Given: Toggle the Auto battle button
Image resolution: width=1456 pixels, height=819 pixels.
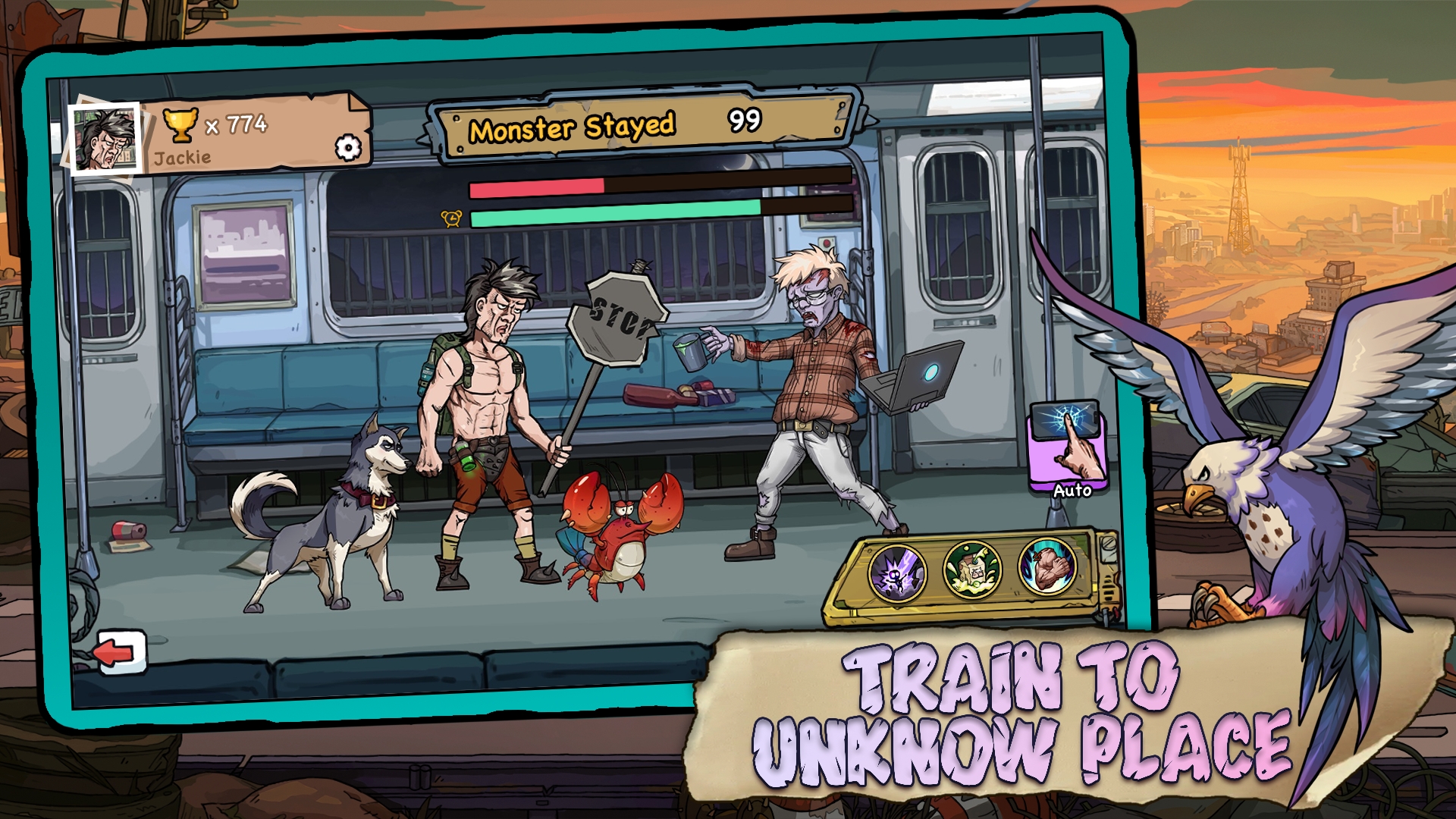Looking at the screenshot, I should pyautogui.click(x=1067, y=449).
